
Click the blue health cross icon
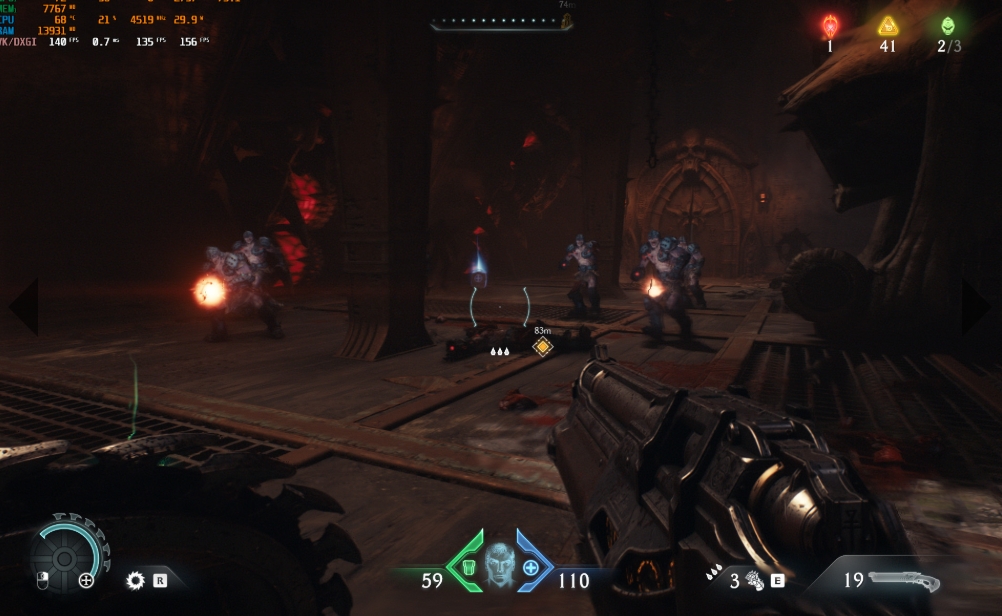click(x=530, y=569)
